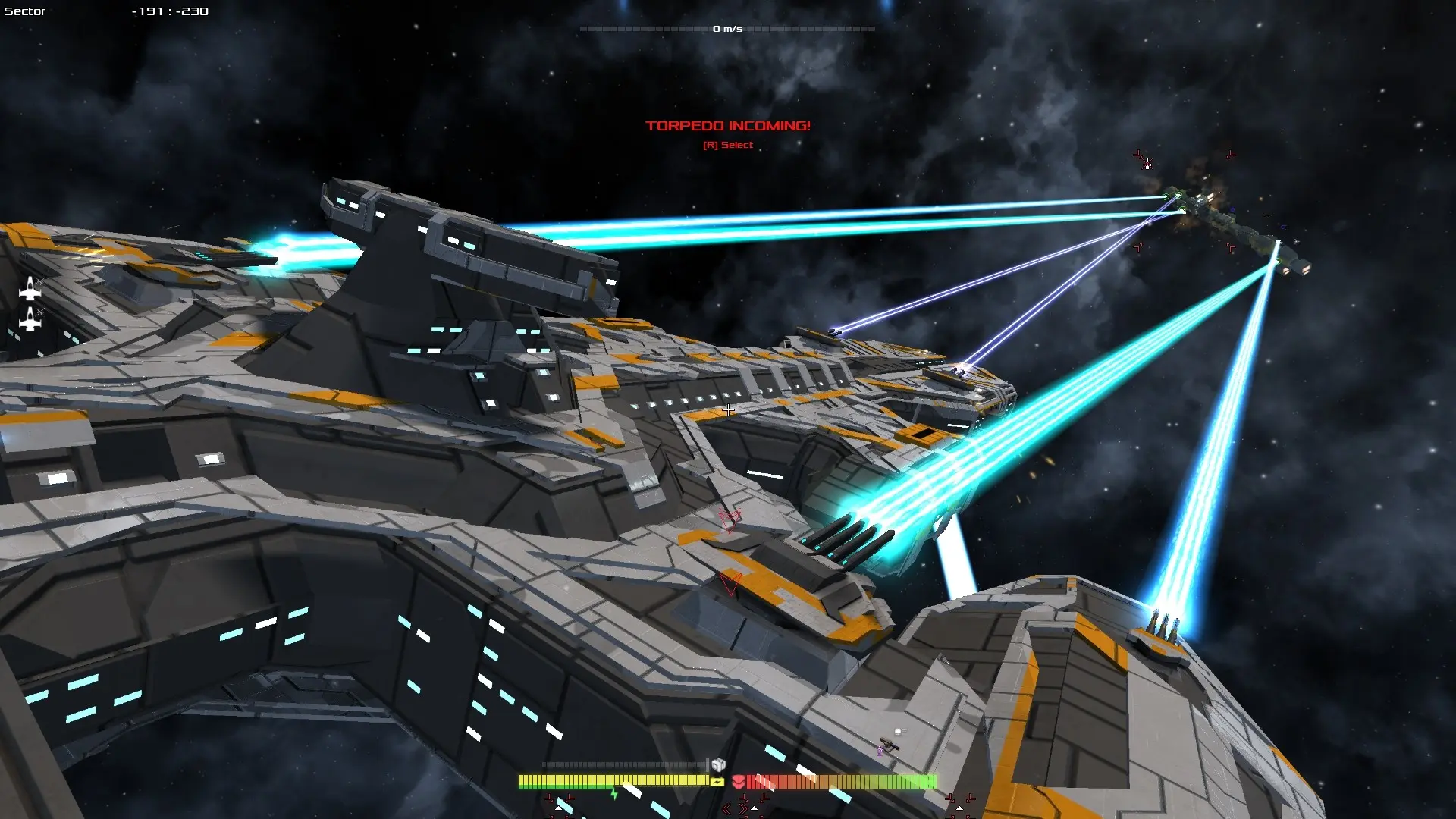Screen dimensions: 1456x819
Task: Select the [R] Select prompt
Action: click(727, 144)
